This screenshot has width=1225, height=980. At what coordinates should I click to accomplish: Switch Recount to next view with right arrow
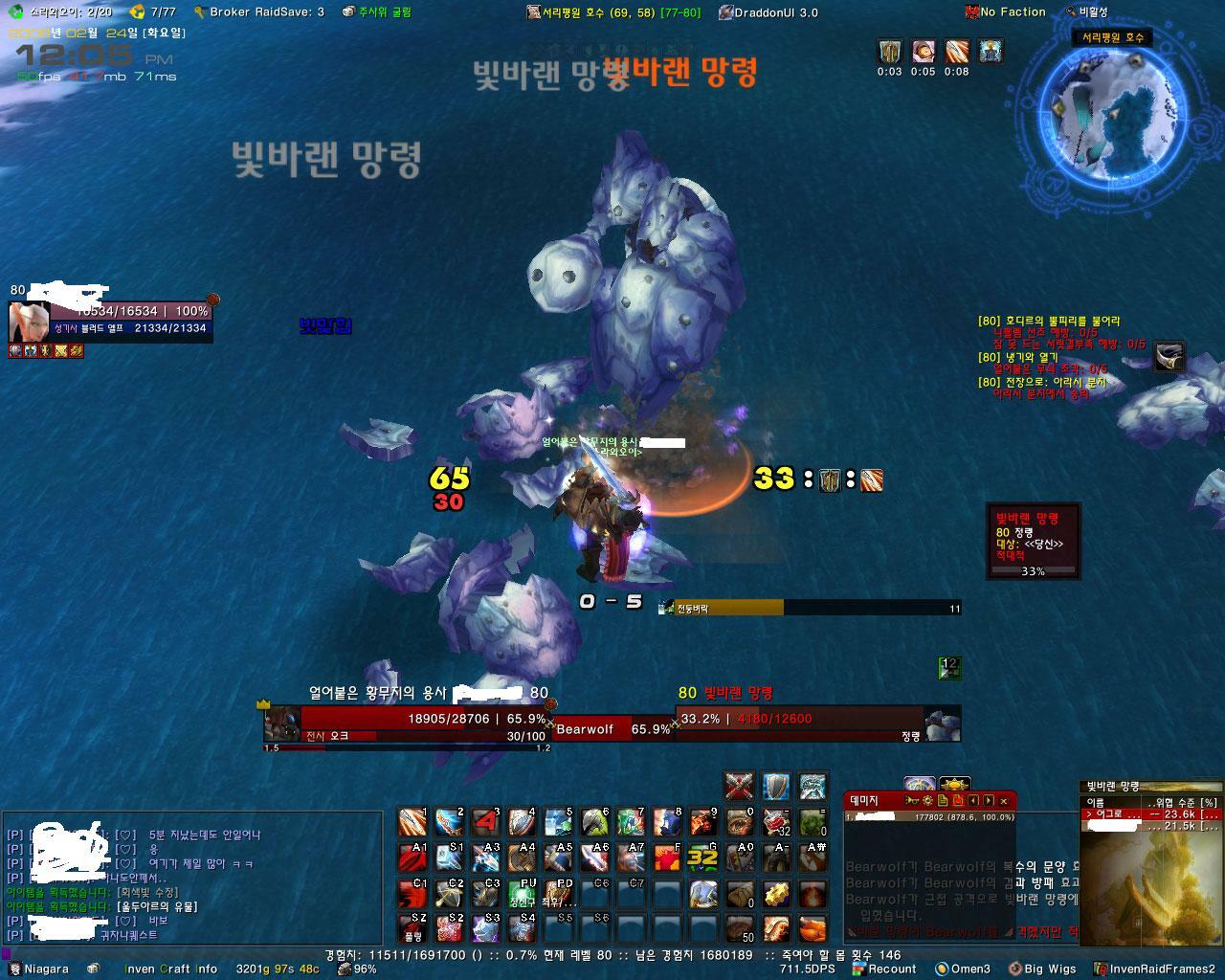click(987, 801)
